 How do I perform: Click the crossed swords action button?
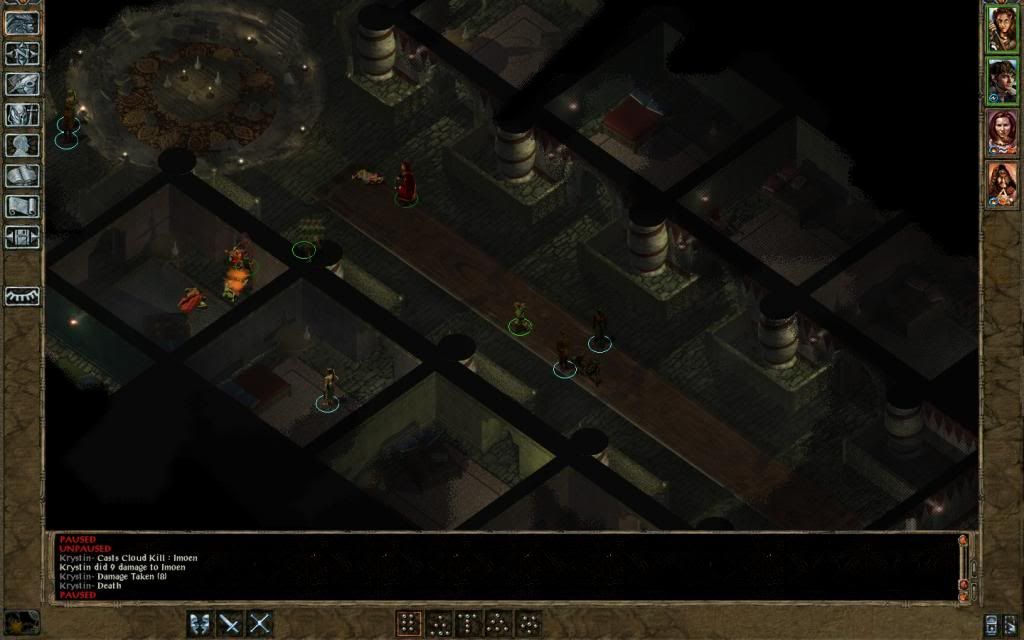(x=260, y=623)
